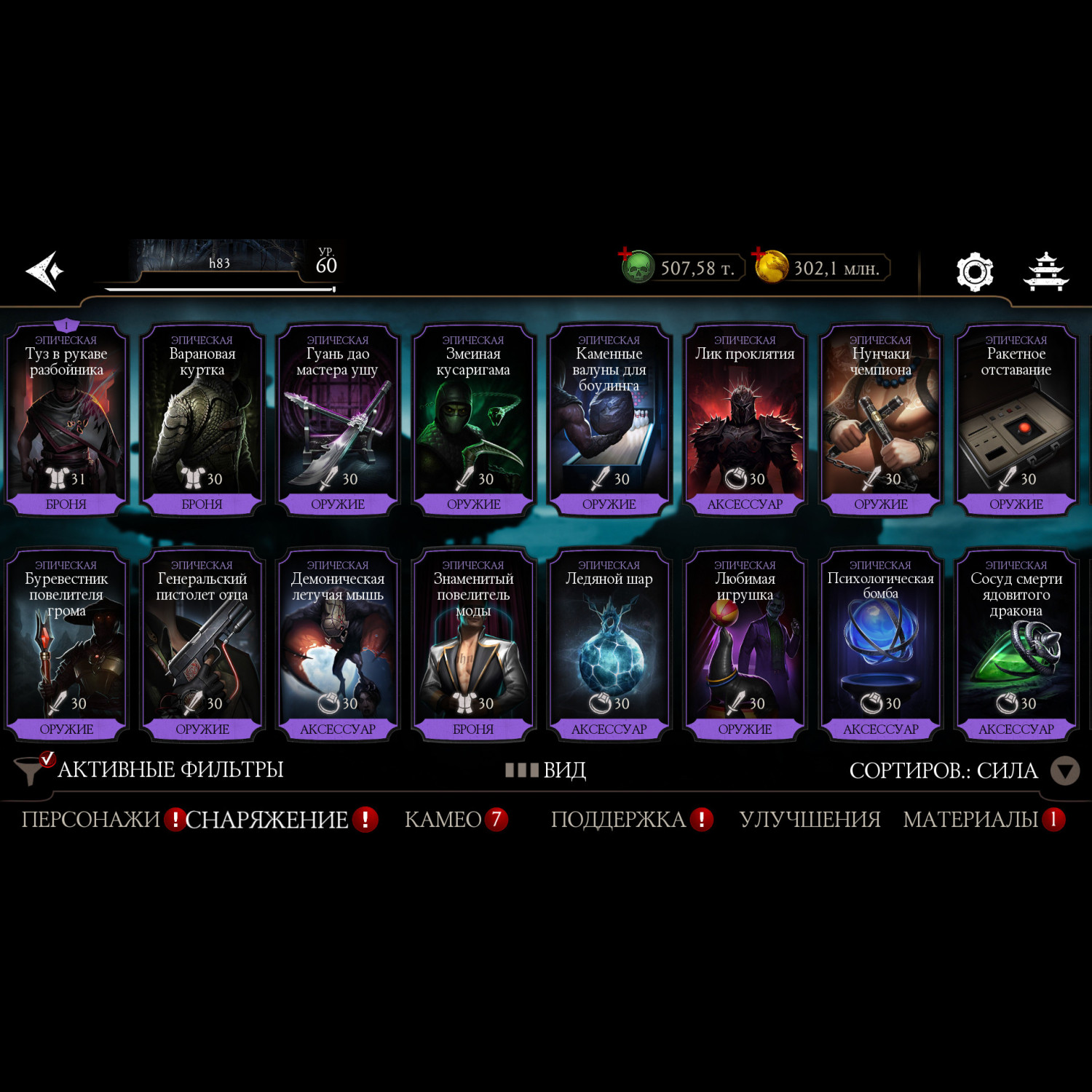Select Генеральский пистолет отца weapon card

202,645
